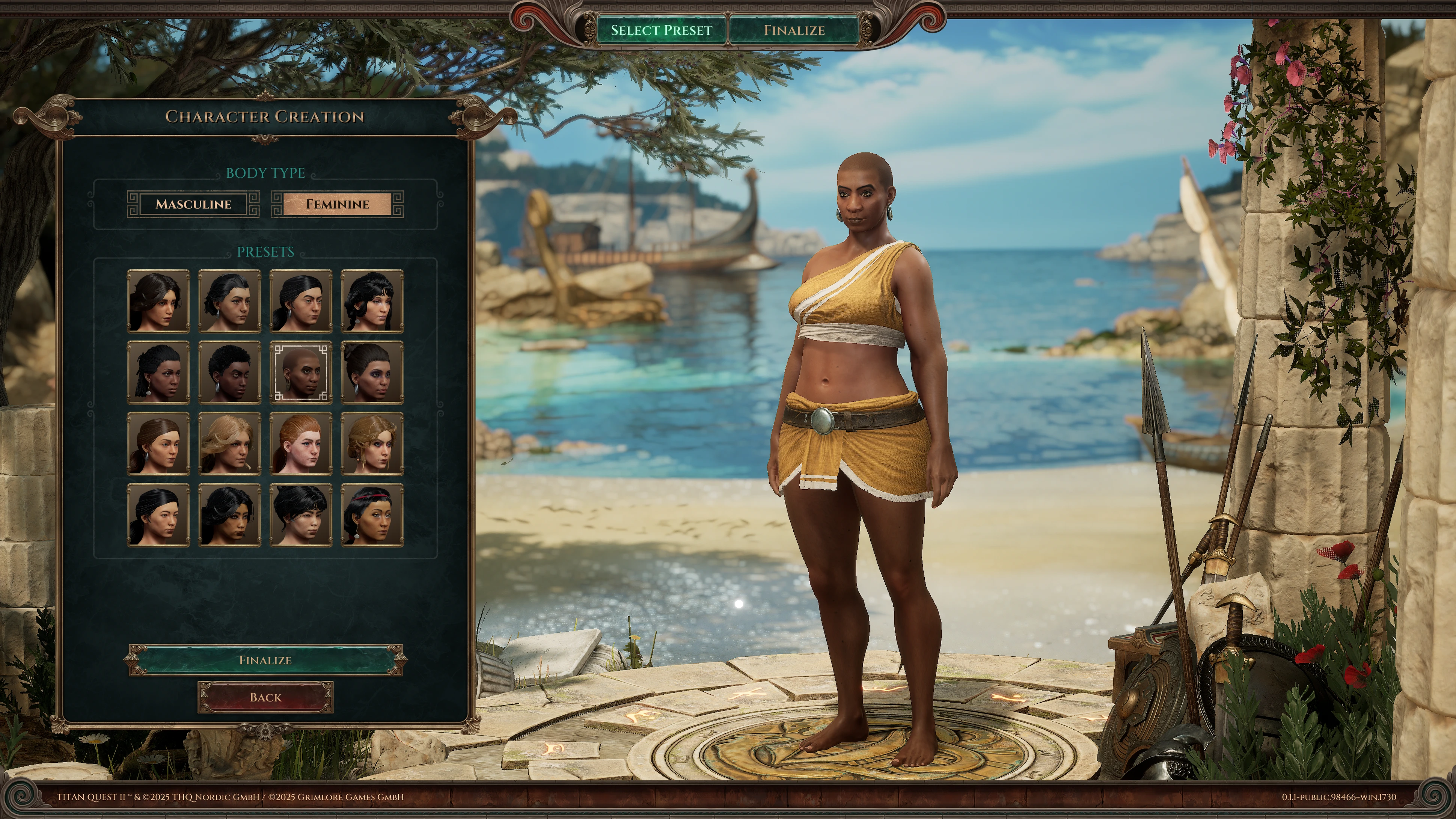Click the green Finalize button above Back
The height and width of the screenshot is (819, 1456).
(265, 660)
